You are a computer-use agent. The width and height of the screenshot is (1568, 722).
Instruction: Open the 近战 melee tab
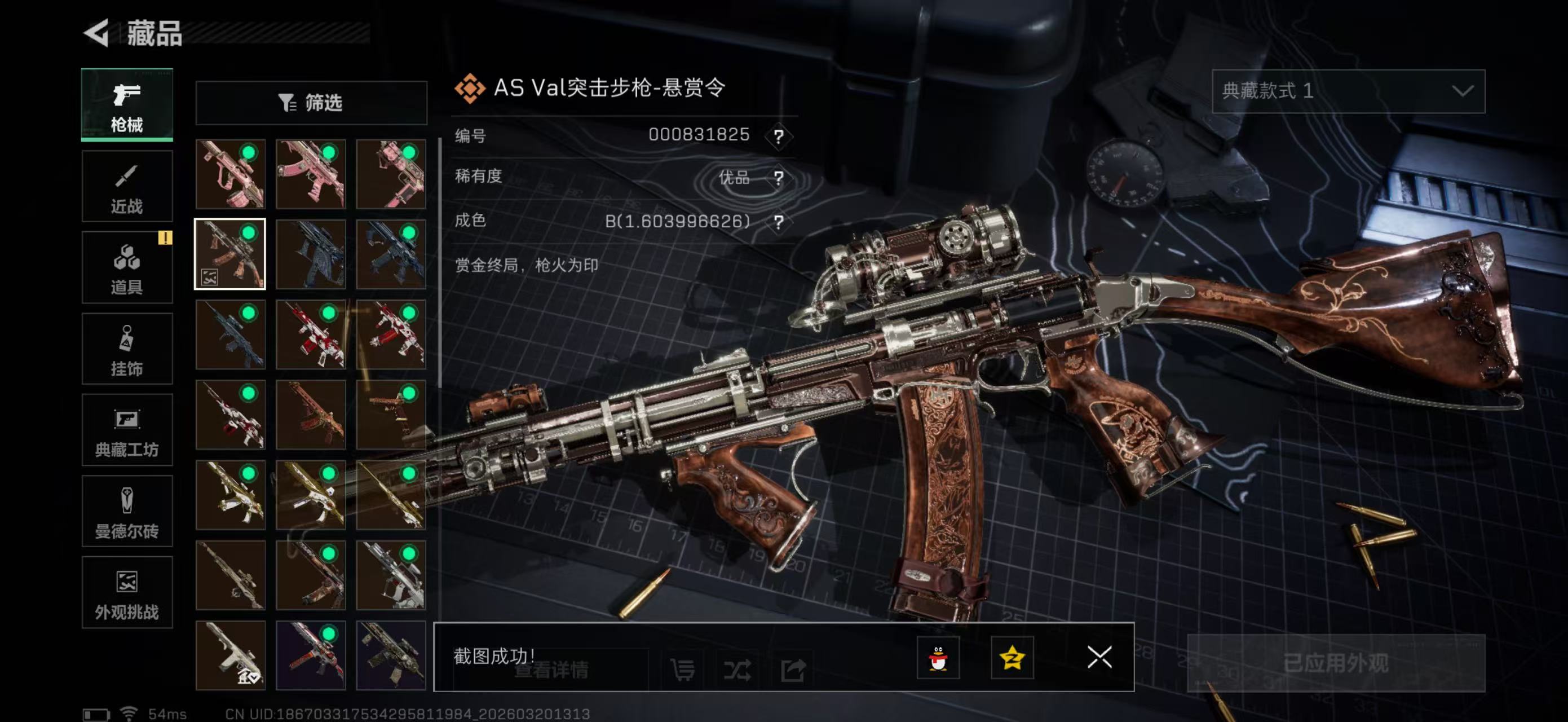pos(127,187)
